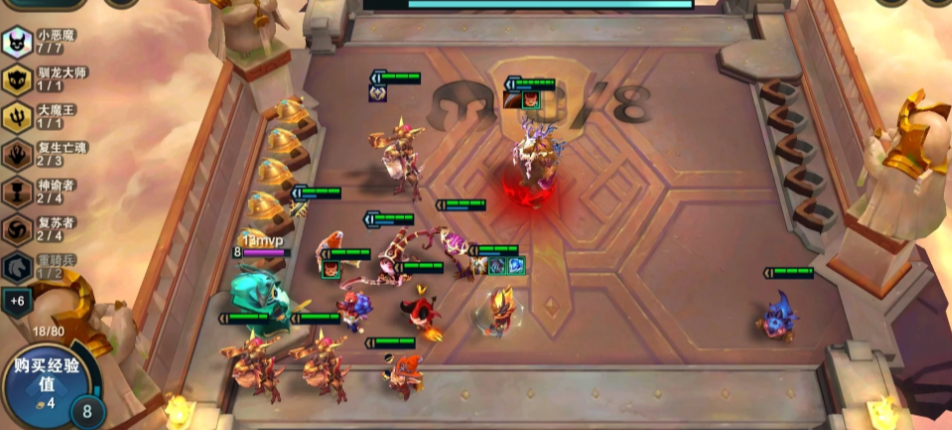Inspect the 复生亡魂 trait

pyautogui.click(x=18, y=154)
